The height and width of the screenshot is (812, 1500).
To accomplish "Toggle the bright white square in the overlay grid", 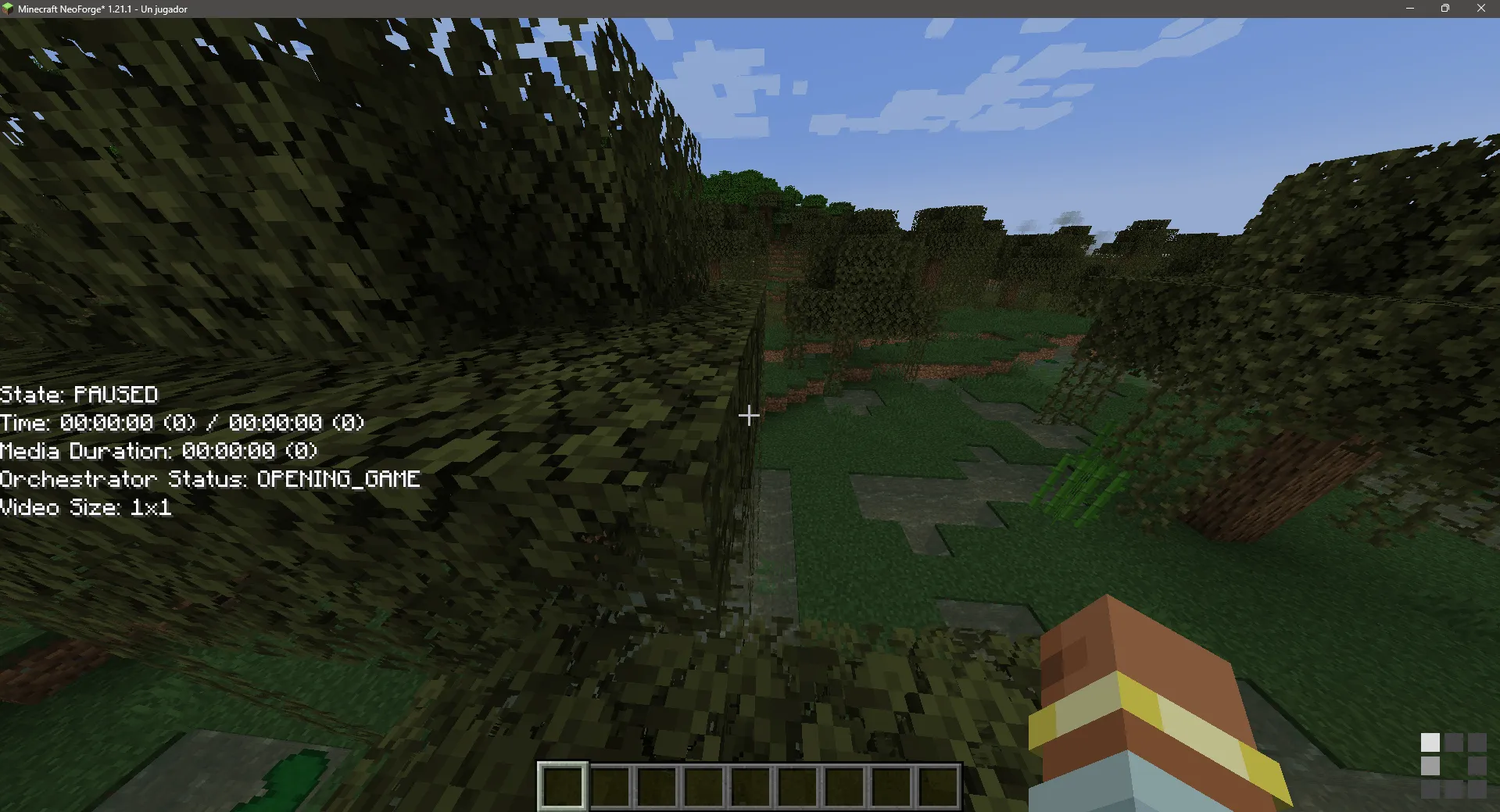I will pos(1430,741).
